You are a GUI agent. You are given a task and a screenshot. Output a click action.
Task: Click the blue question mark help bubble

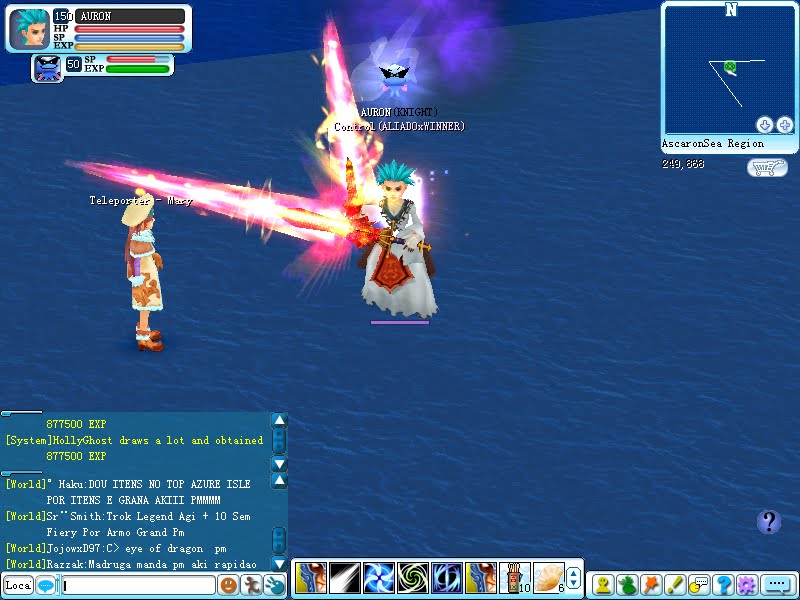pos(768,521)
